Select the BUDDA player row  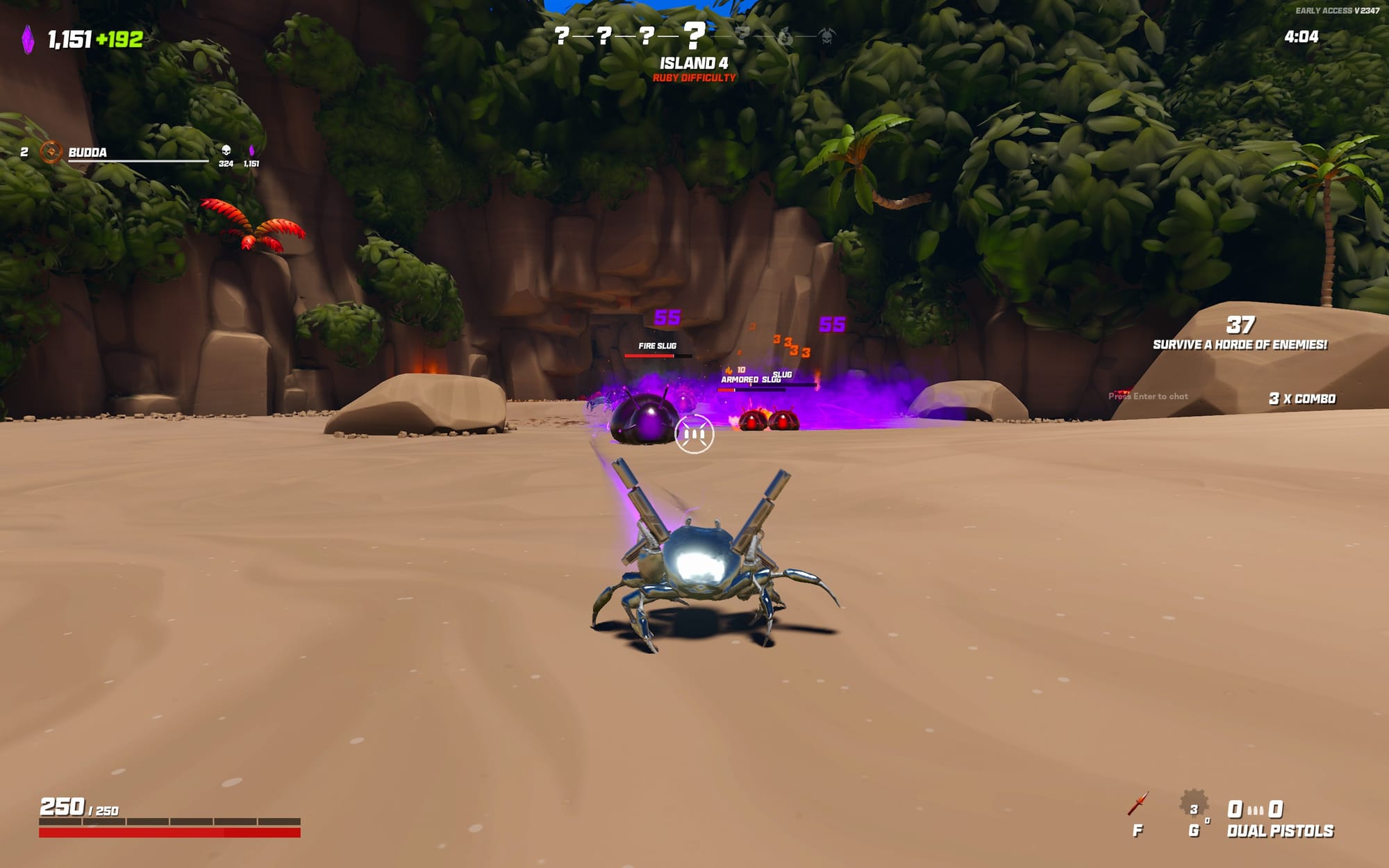click(x=138, y=153)
